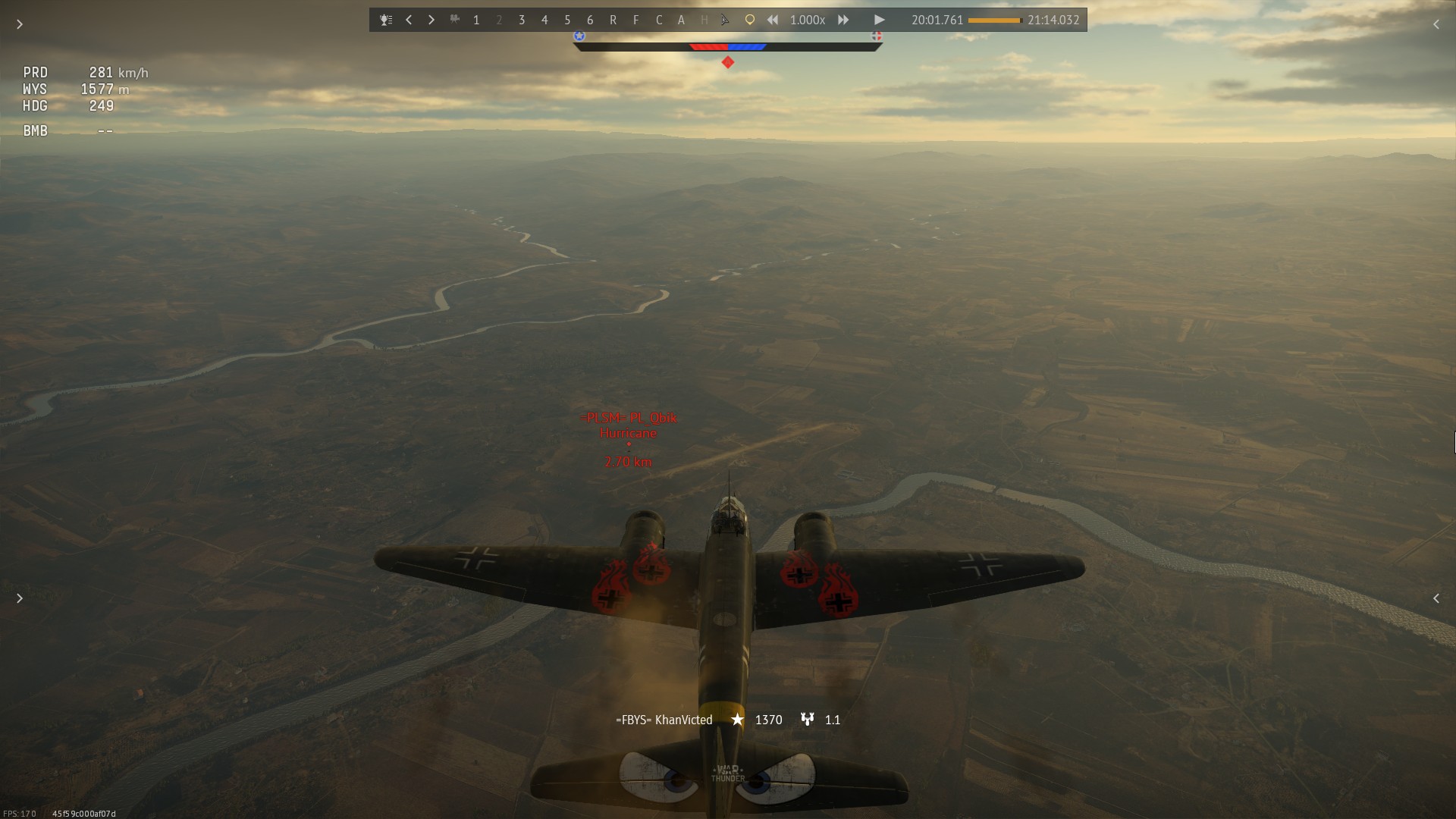1456x819 pixels.
Task: Activate the R camera mode
Action: point(613,20)
